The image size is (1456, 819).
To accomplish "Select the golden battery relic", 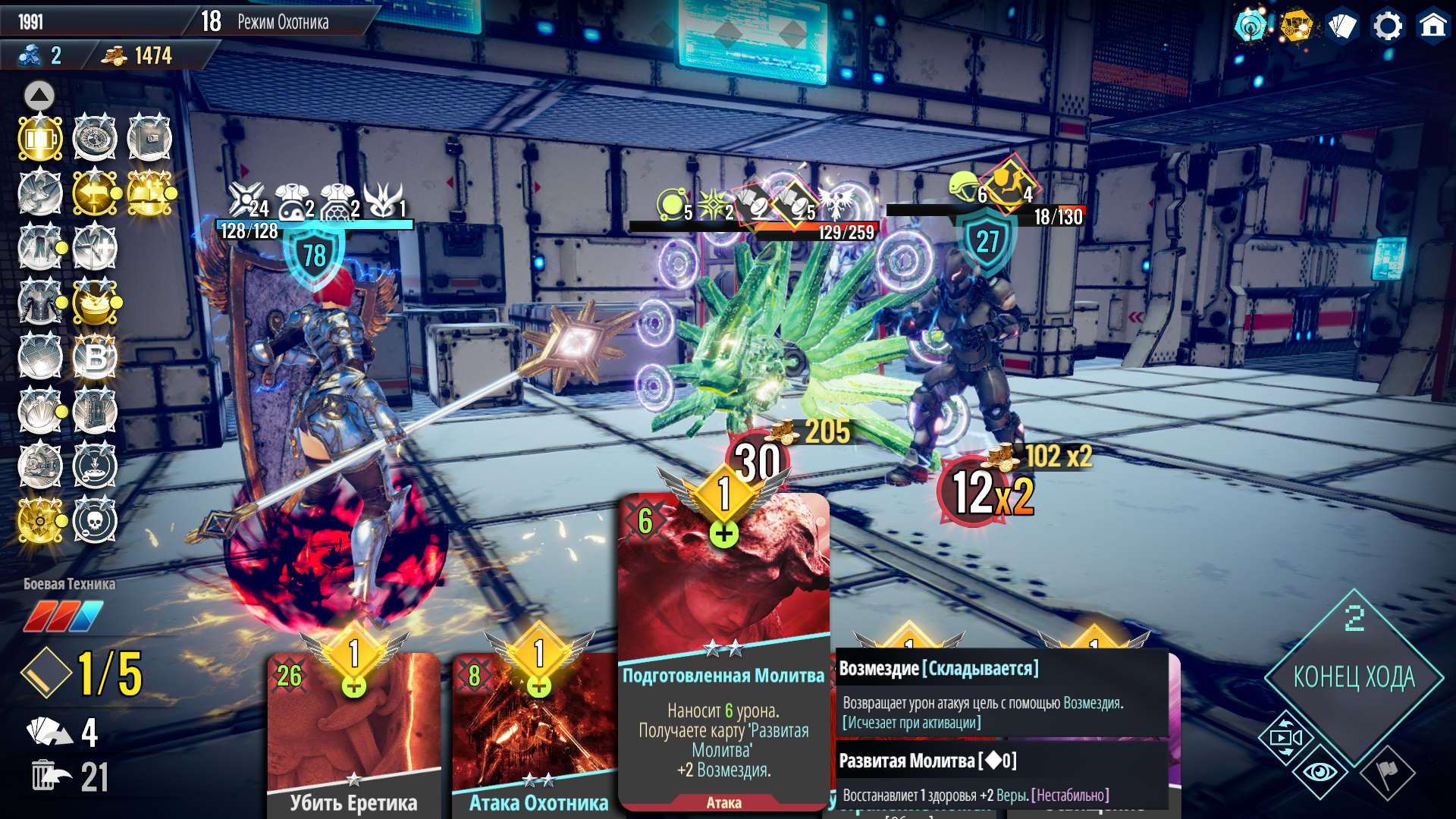I will coord(40,139).
